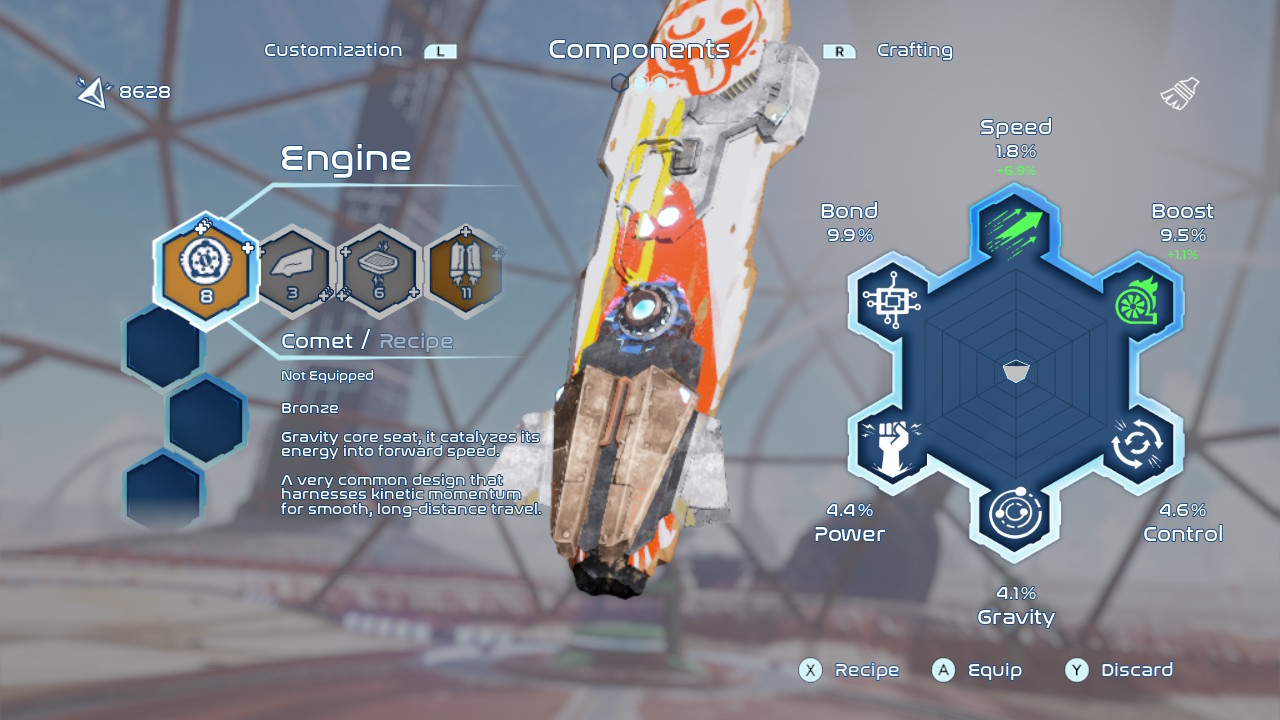The image size is (1280, 720).
Task: Select the Comet engine slot numbered 8
Action: coord(206,269)
